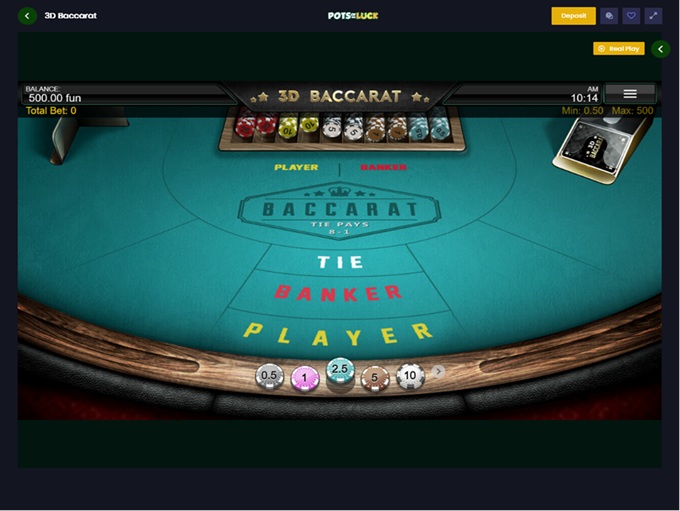Bet on the PLAYER area
This screenshot has height=511, width=680.
click(338, 332)
